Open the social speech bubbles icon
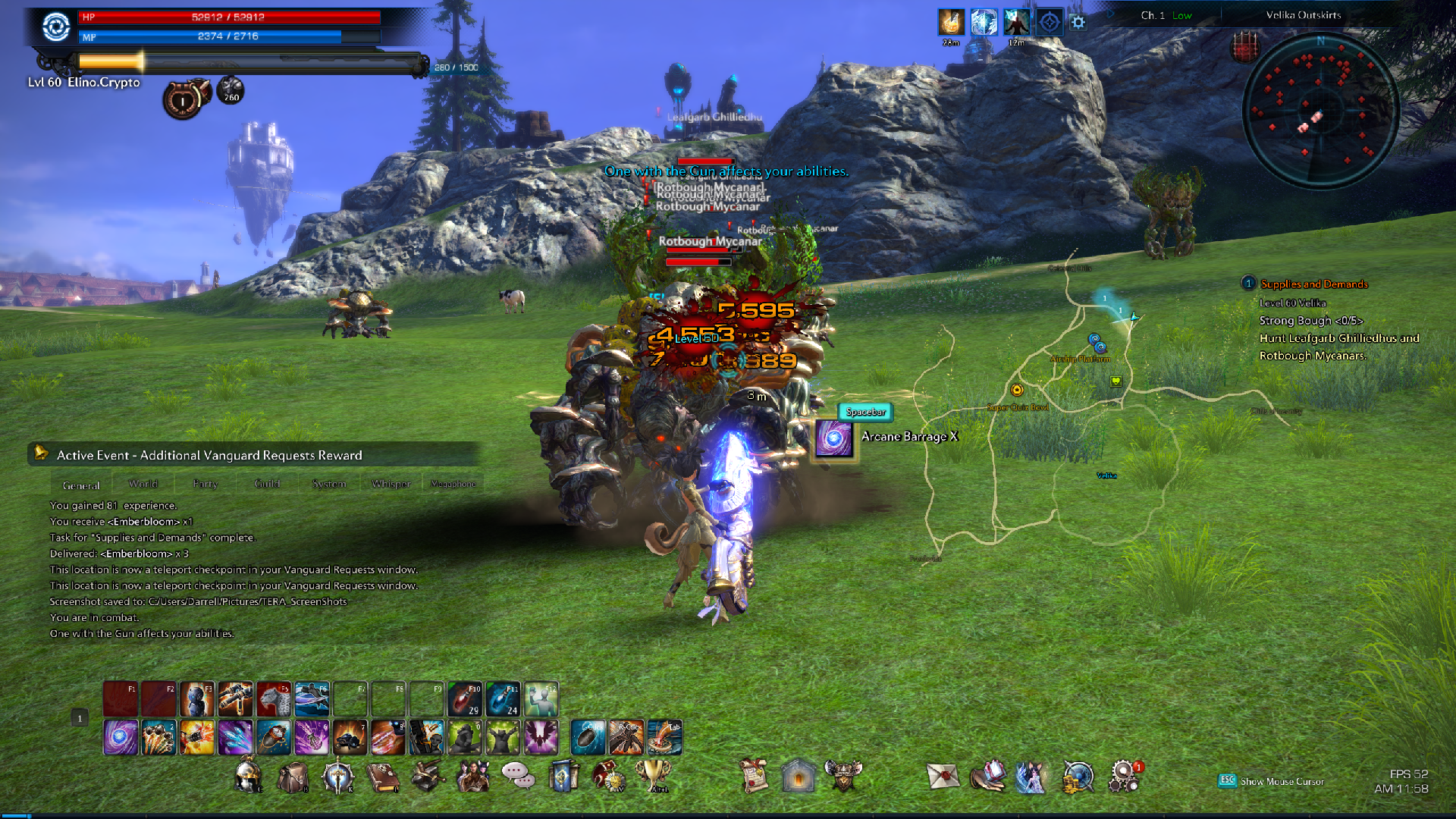 517,775
